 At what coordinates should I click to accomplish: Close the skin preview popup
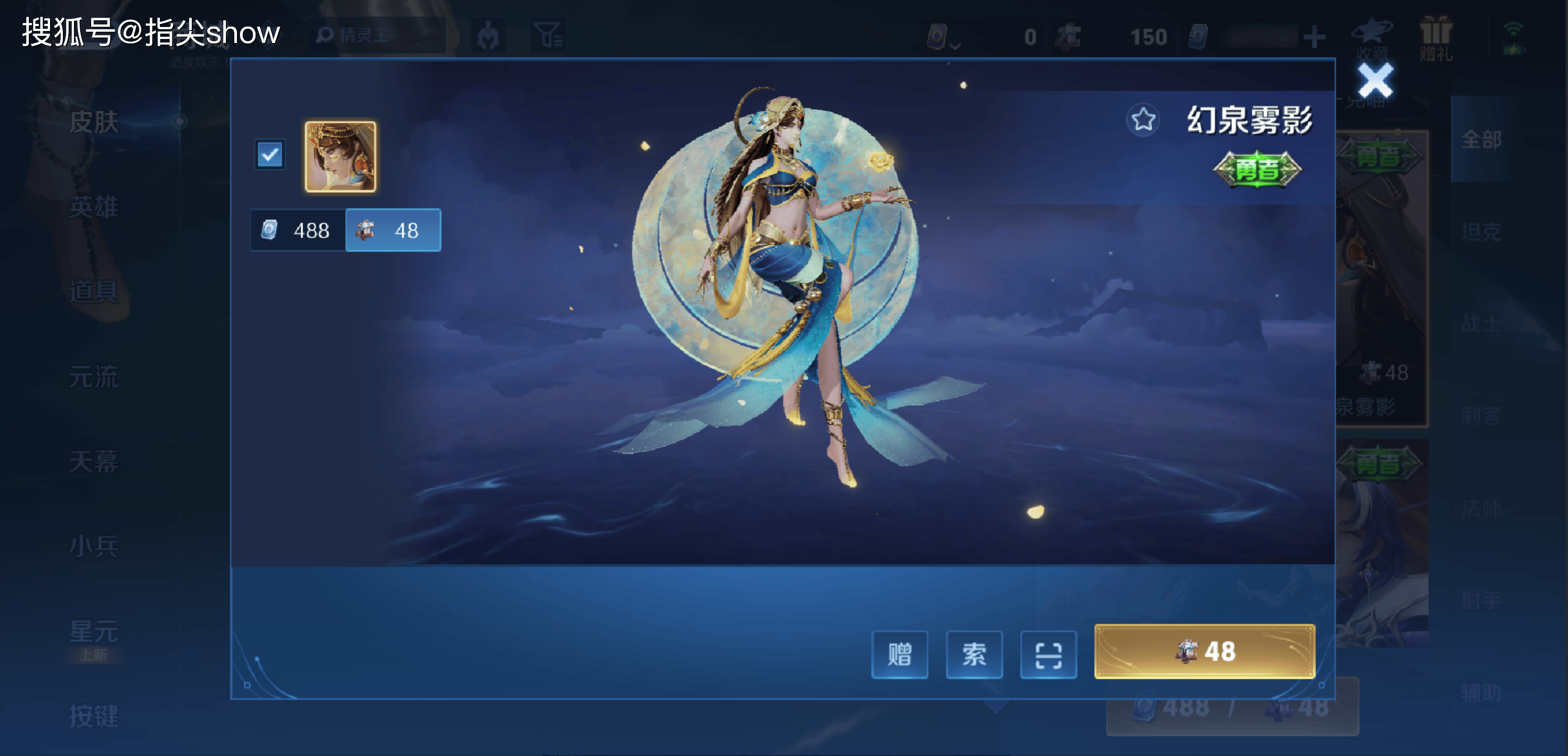[1375, 81]
